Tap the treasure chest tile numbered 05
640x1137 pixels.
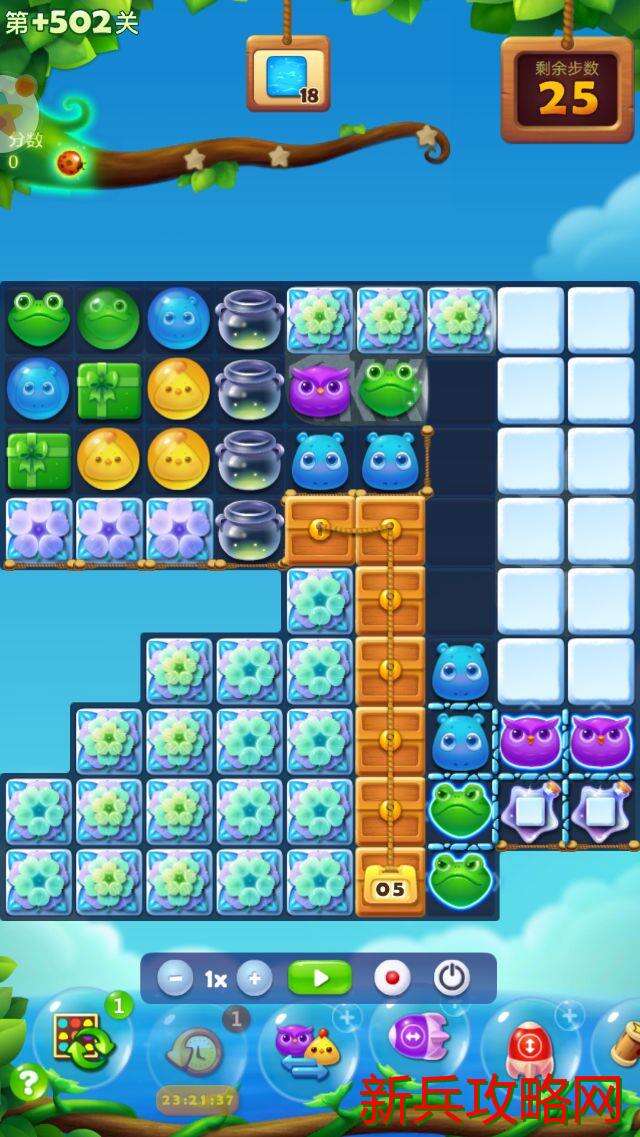[x=390, y=884]
